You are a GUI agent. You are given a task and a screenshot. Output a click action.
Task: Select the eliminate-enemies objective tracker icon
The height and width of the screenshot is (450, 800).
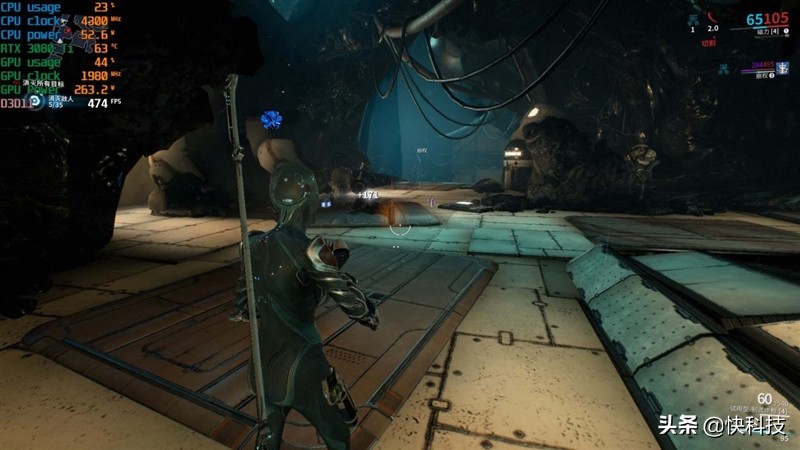[x=34, y=101]
